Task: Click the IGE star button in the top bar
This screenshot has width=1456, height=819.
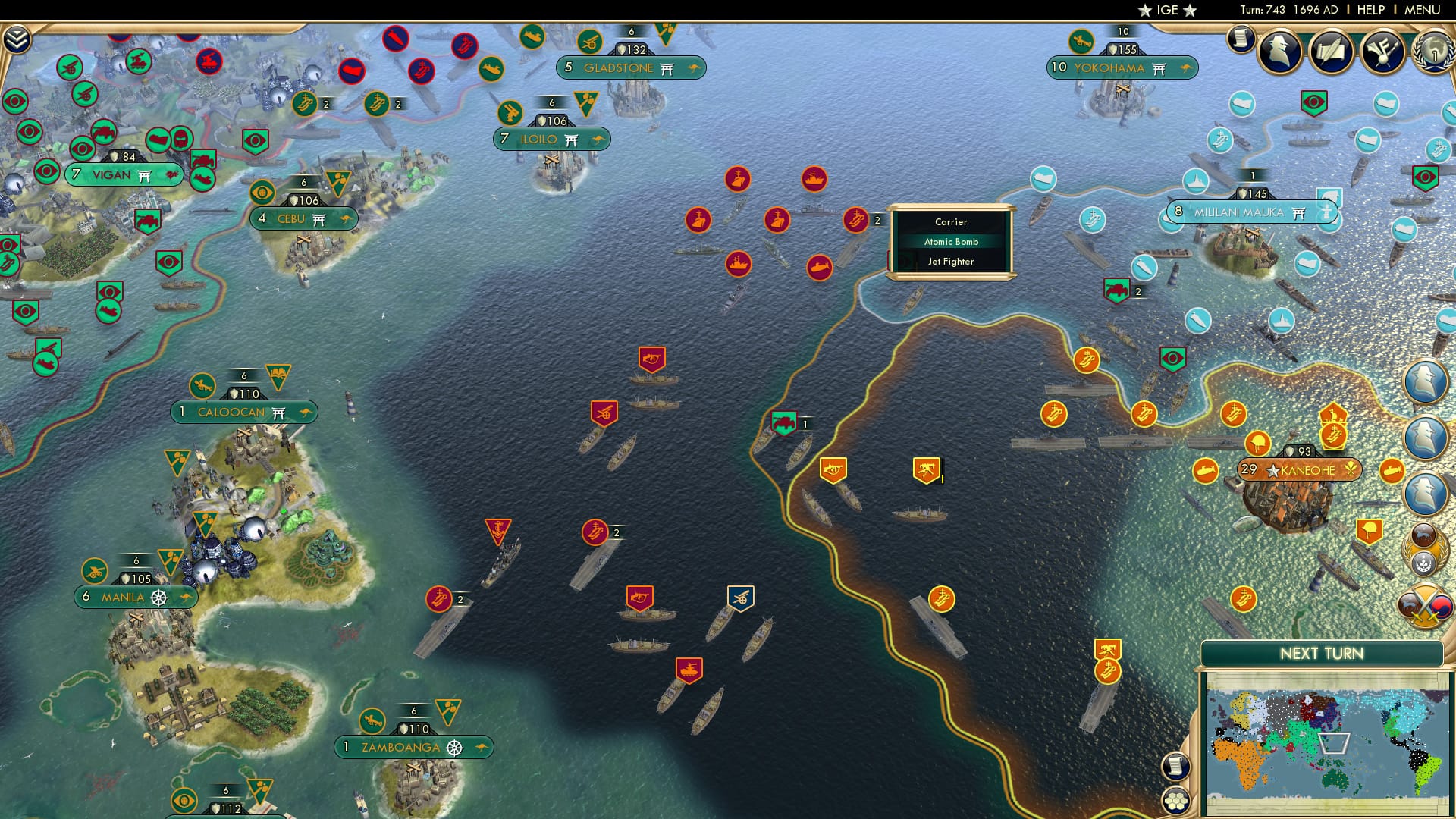Action: [x=1167, y=10]
